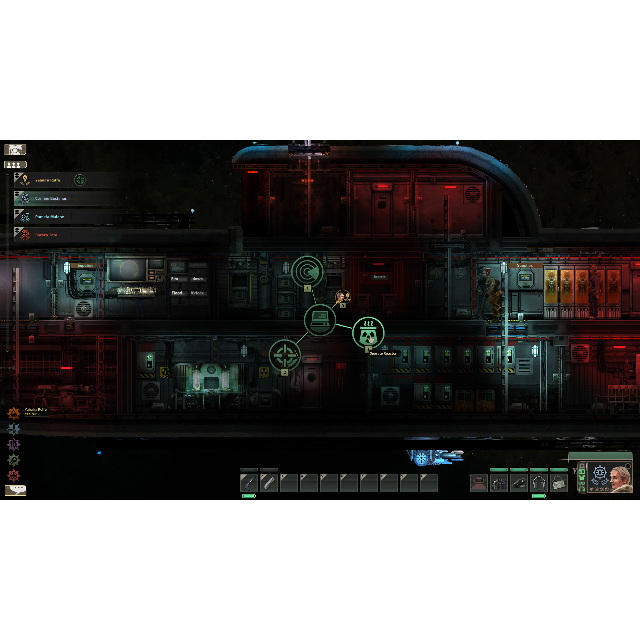This screenshot has width=640, height=640.
Task: Select the red-highlighted crew member row
Action: [x=60, y=233]
